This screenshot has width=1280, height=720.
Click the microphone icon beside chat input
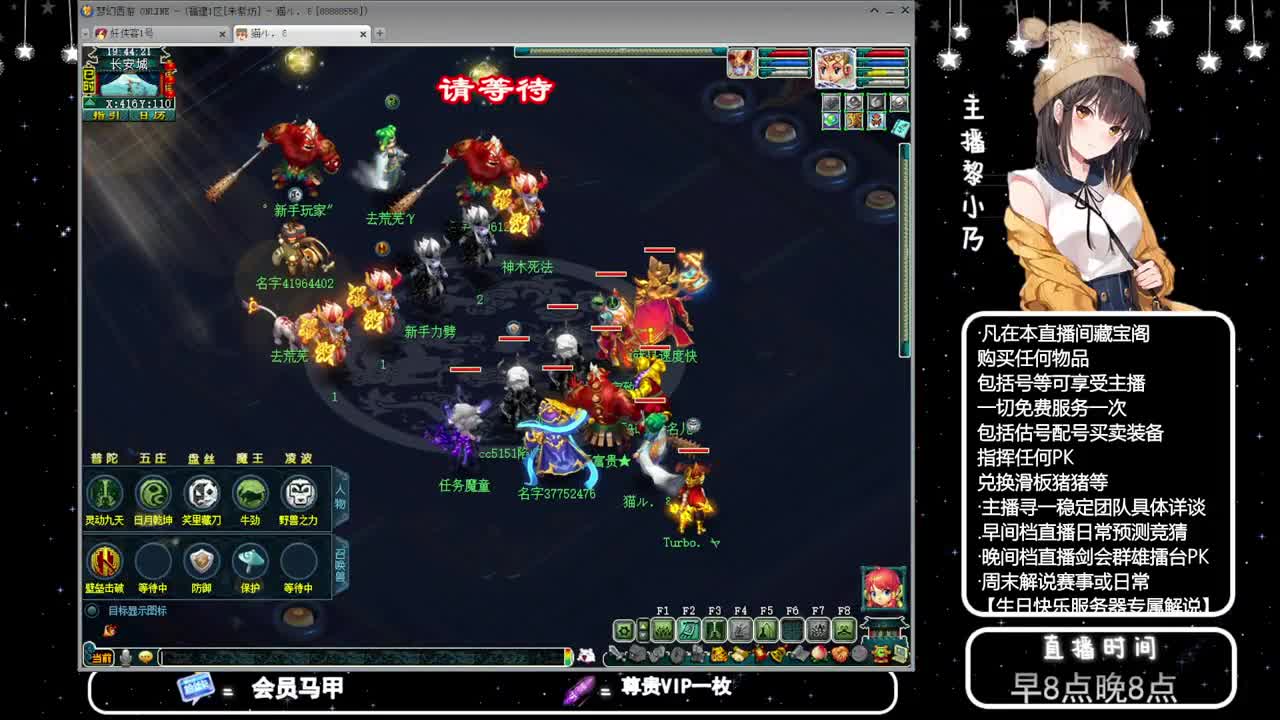[x=125, y=657]
